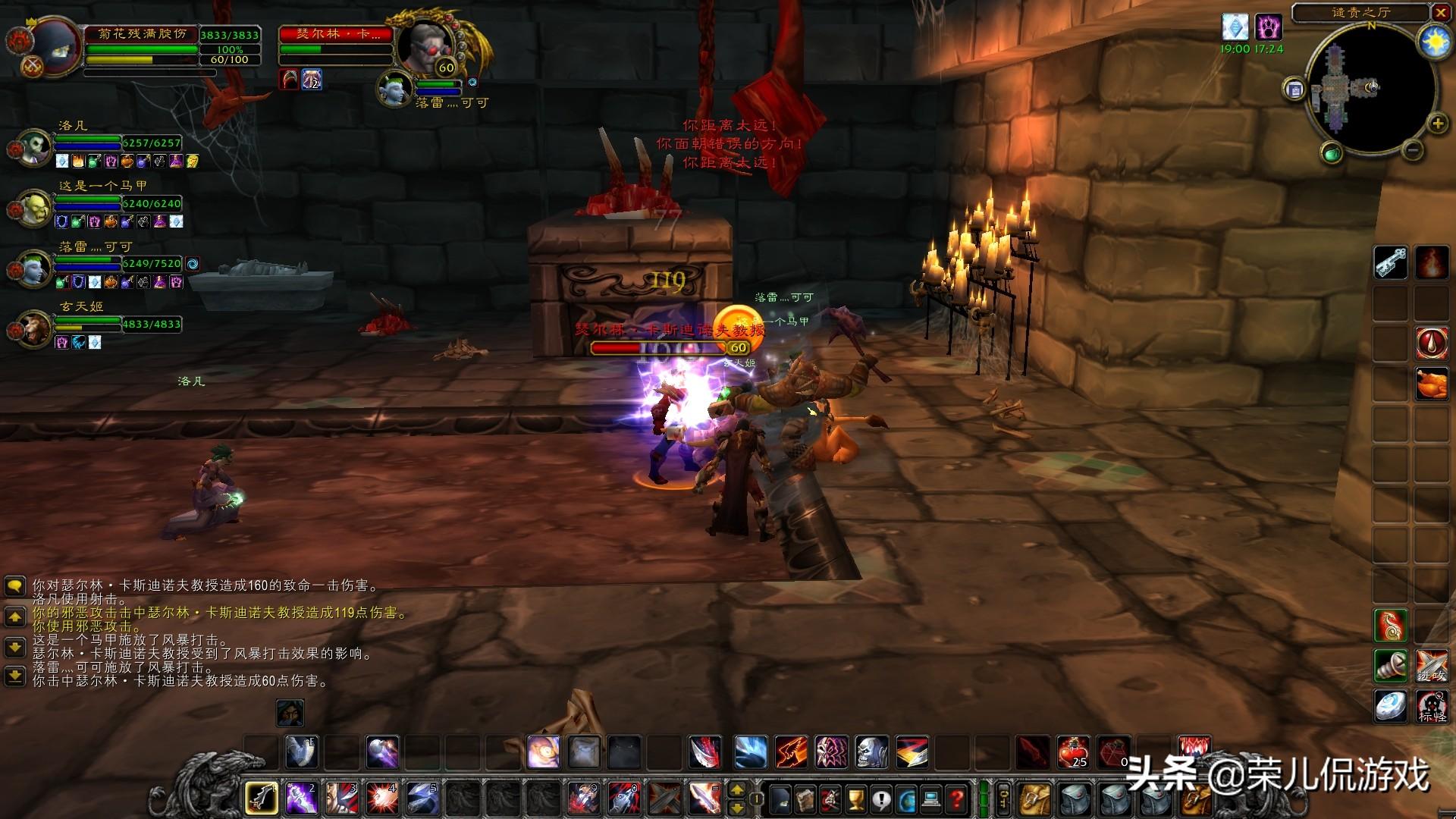This screenshot has width=1456, height=819.
Task: Activate the 标怪 marking macro button
Action: point(1431,705)
